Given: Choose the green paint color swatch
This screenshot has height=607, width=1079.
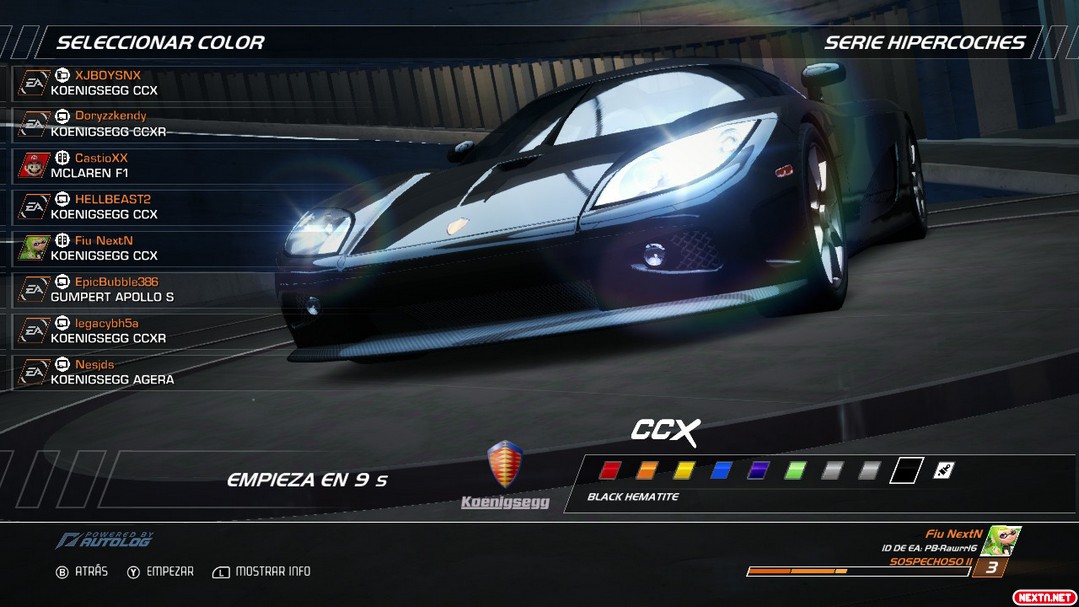Looking at the screenshot, I should coord(796,470).
